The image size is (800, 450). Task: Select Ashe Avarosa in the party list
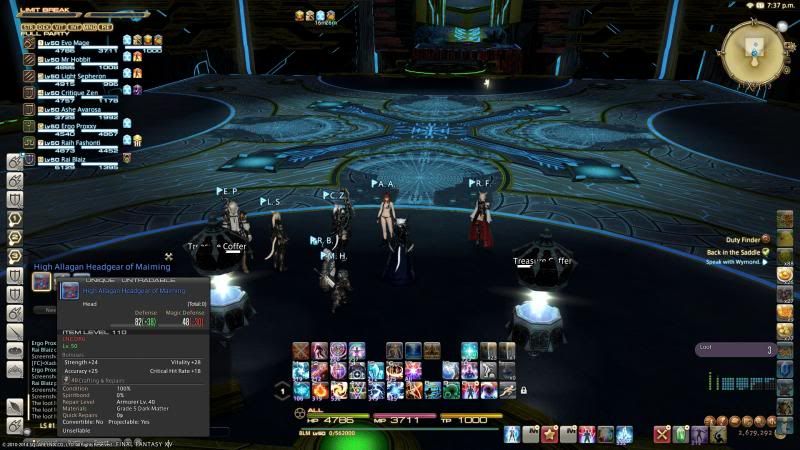tap(70, 109)
